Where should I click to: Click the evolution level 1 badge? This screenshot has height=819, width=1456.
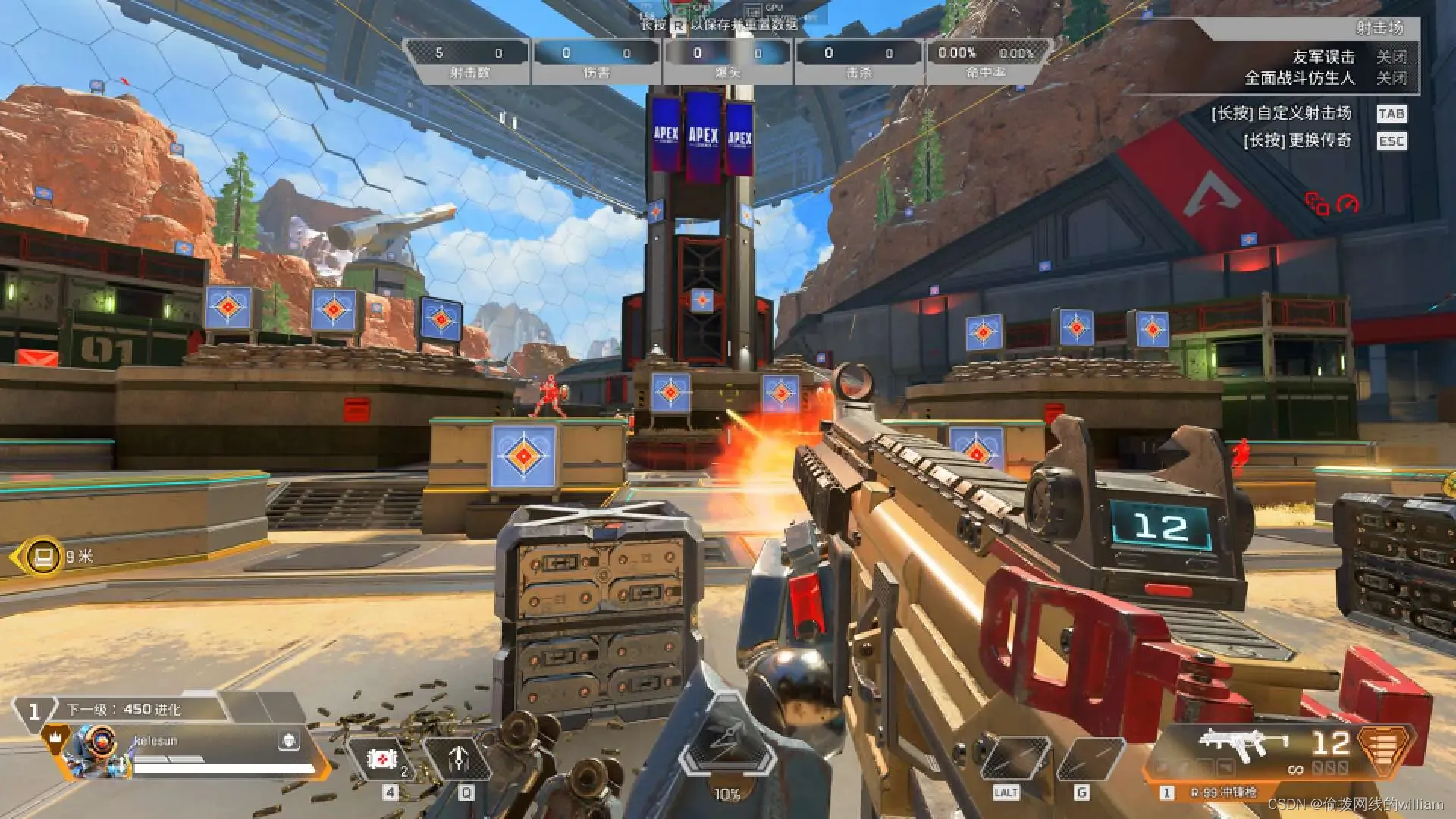click(x=33, y=712)
